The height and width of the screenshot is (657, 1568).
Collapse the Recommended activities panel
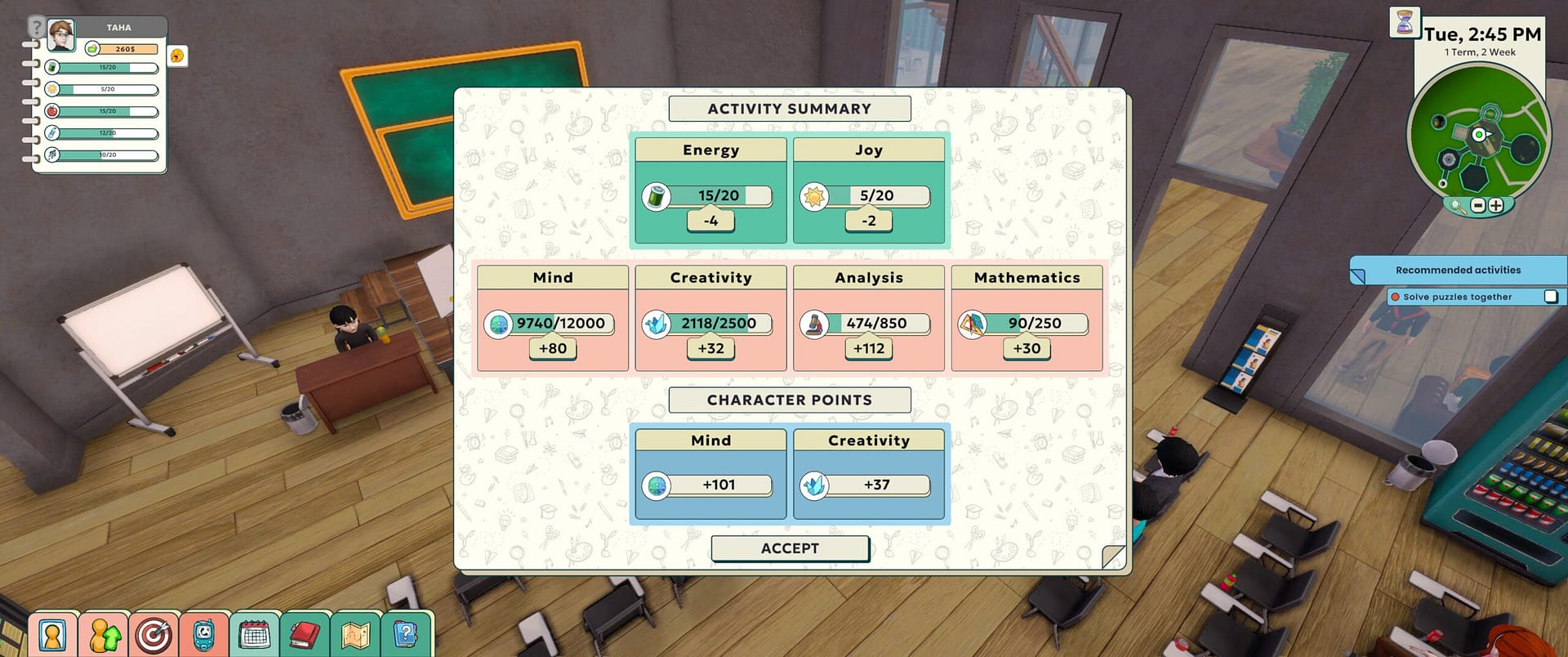[x=1358, y=276]
